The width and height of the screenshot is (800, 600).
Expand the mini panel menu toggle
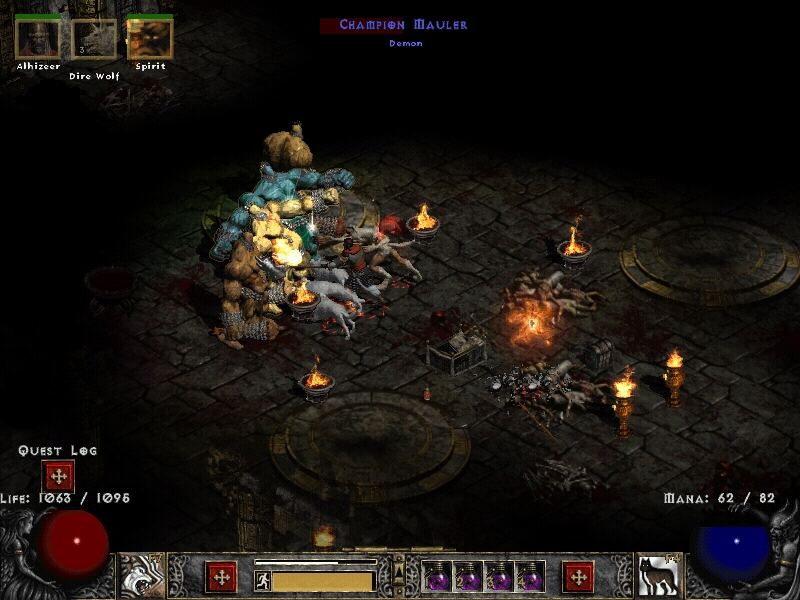[x=399, y=573]
